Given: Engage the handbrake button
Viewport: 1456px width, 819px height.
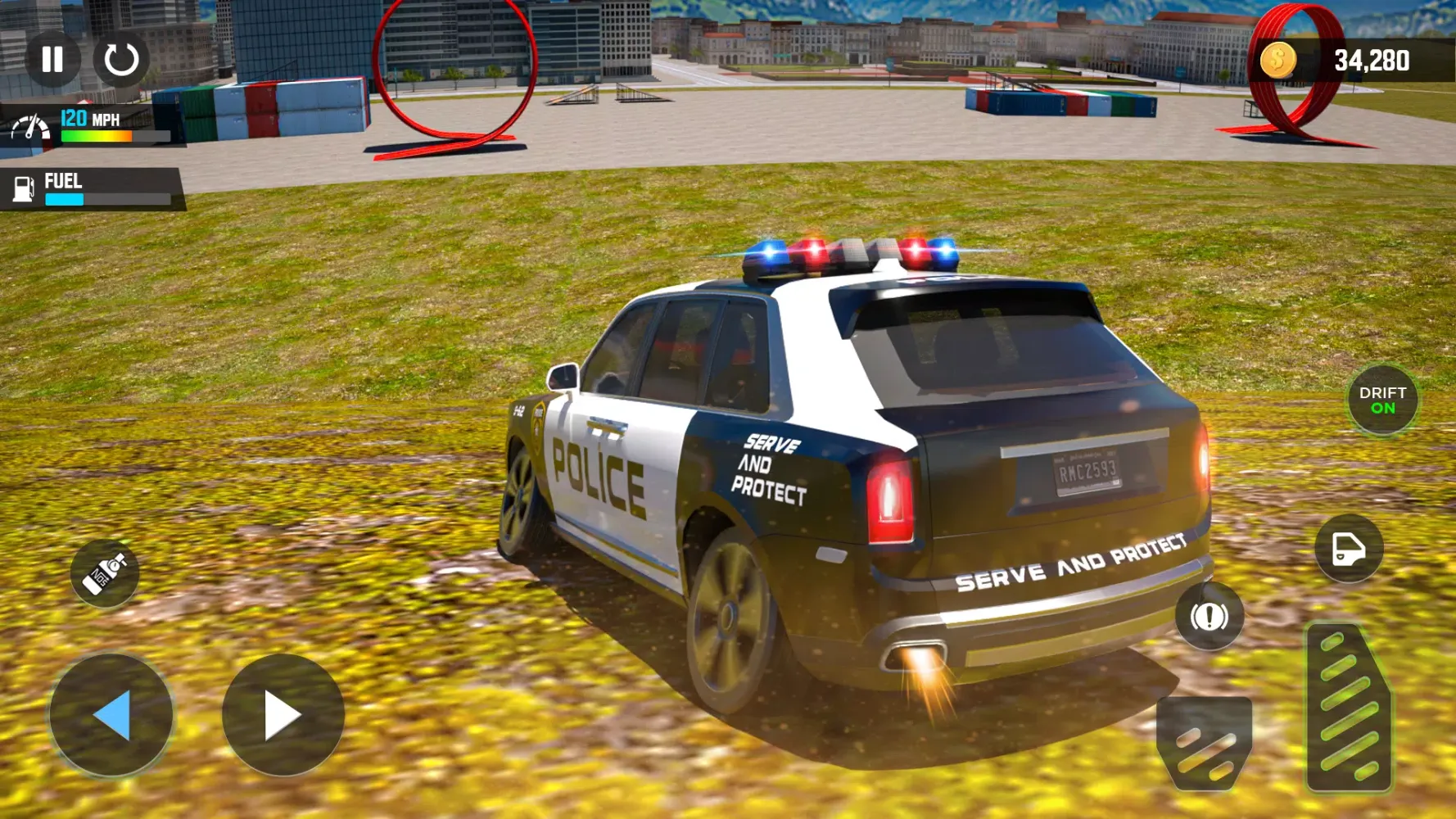Looking at the screenshot, I should tap(1209, 616).
